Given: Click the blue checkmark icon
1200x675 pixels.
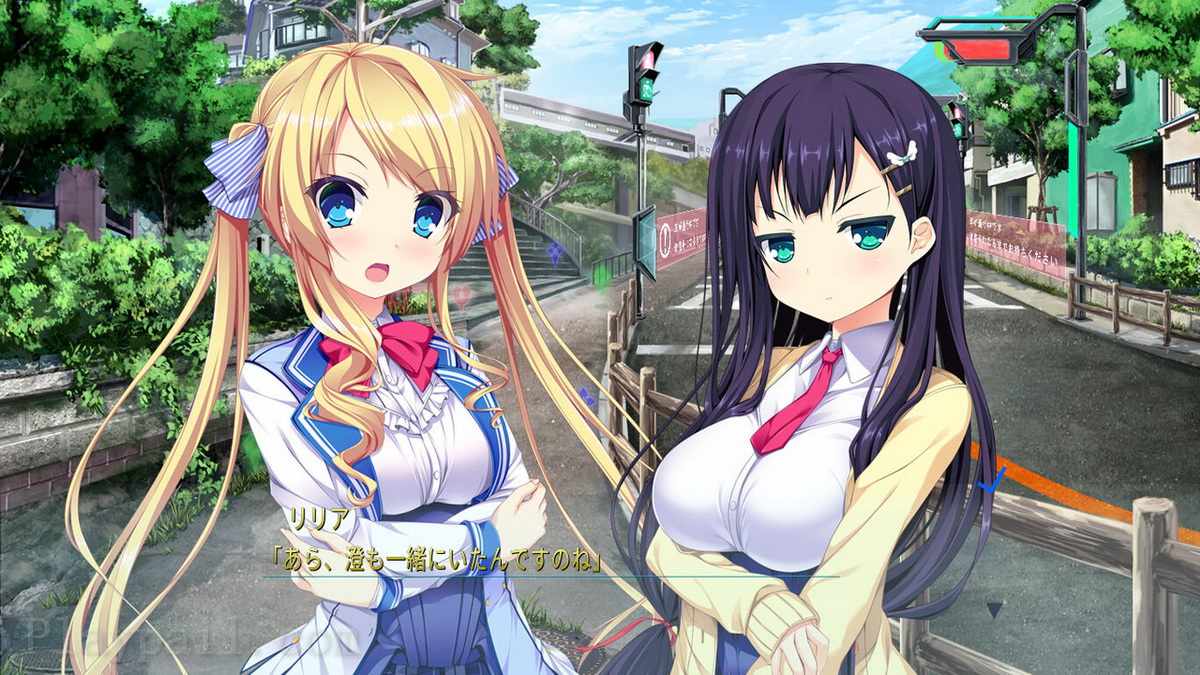Looking at the screenshot, I should click(x=992, y=482).
